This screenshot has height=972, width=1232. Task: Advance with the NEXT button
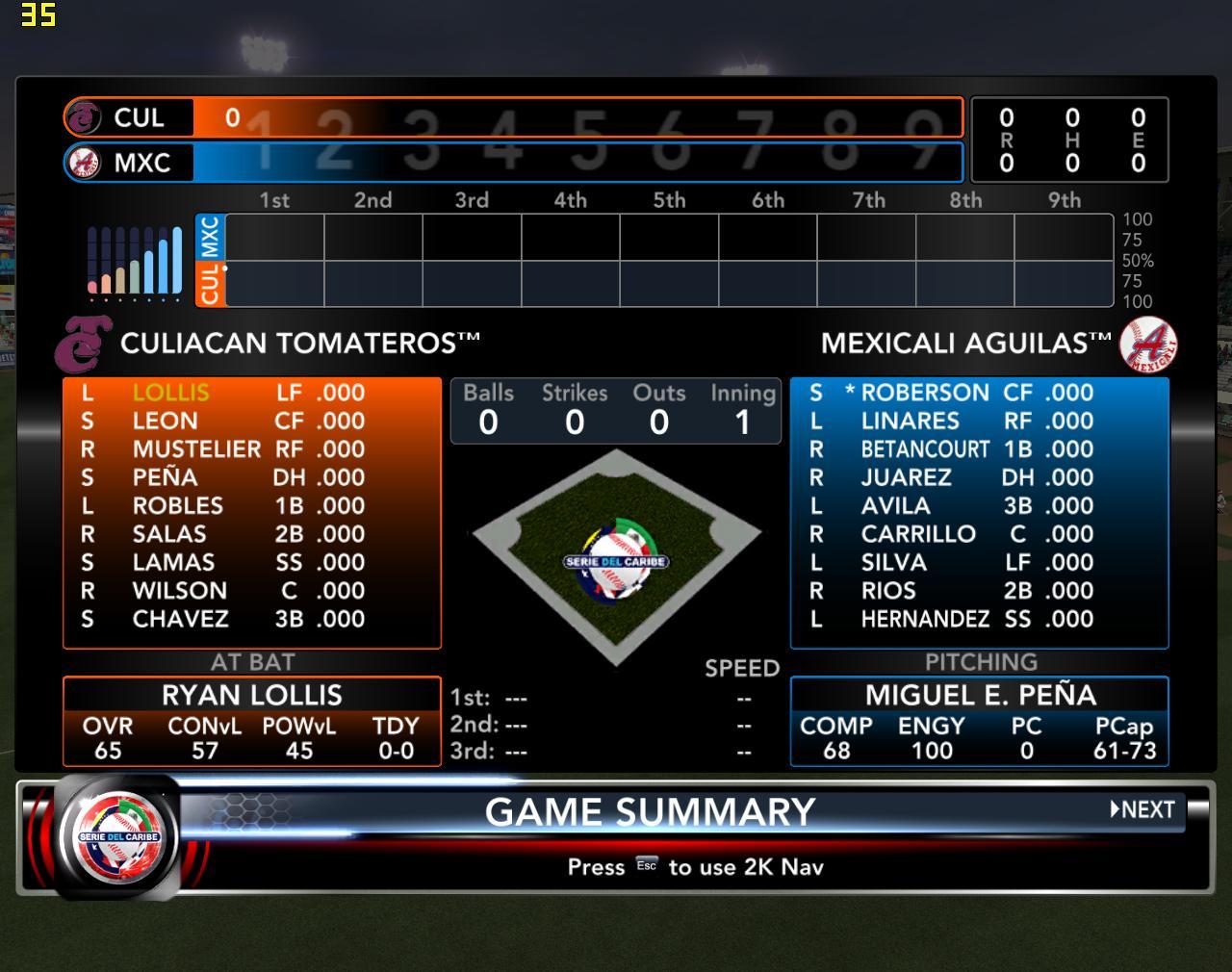[1143, 809]
